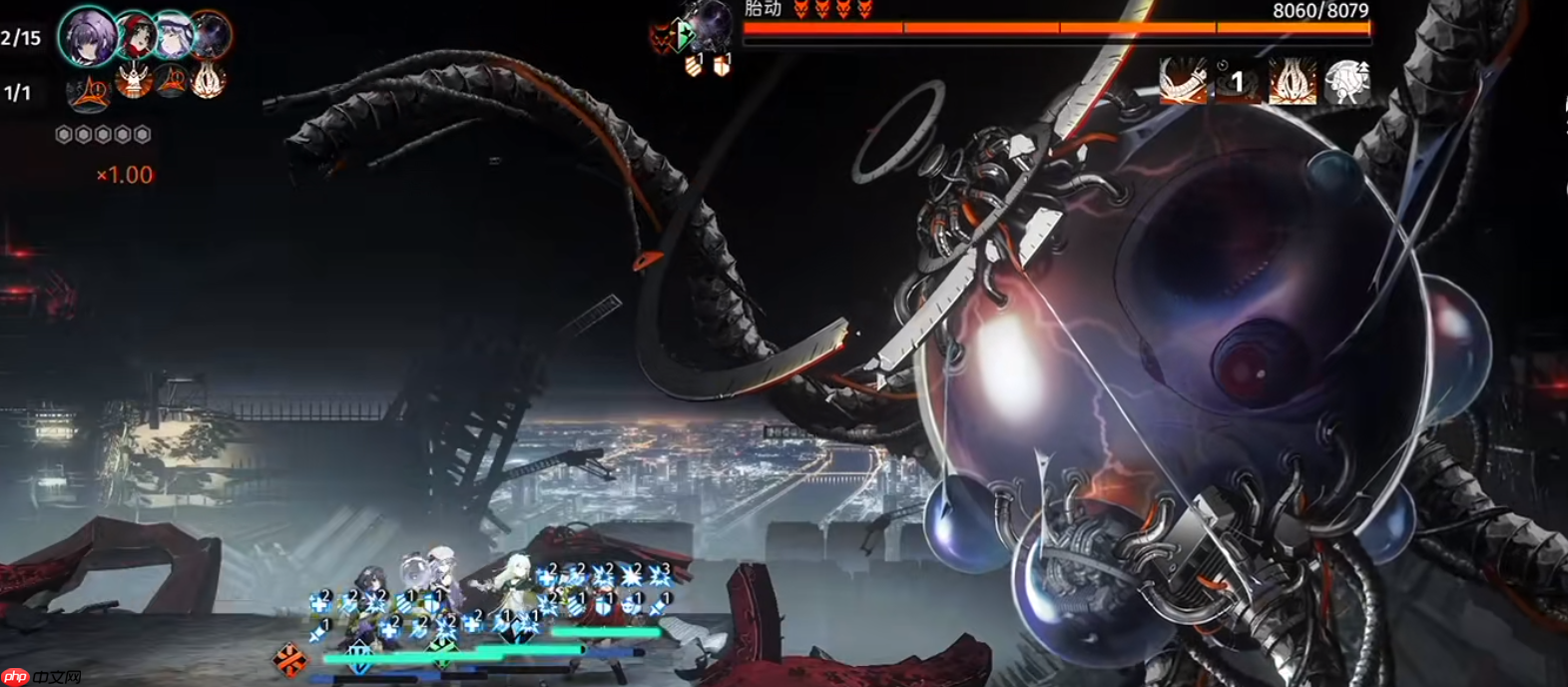Viewport: 1568px width, 687px height.
Task: Select the purple-haired character portrait
Action: [x=89, y=37]
